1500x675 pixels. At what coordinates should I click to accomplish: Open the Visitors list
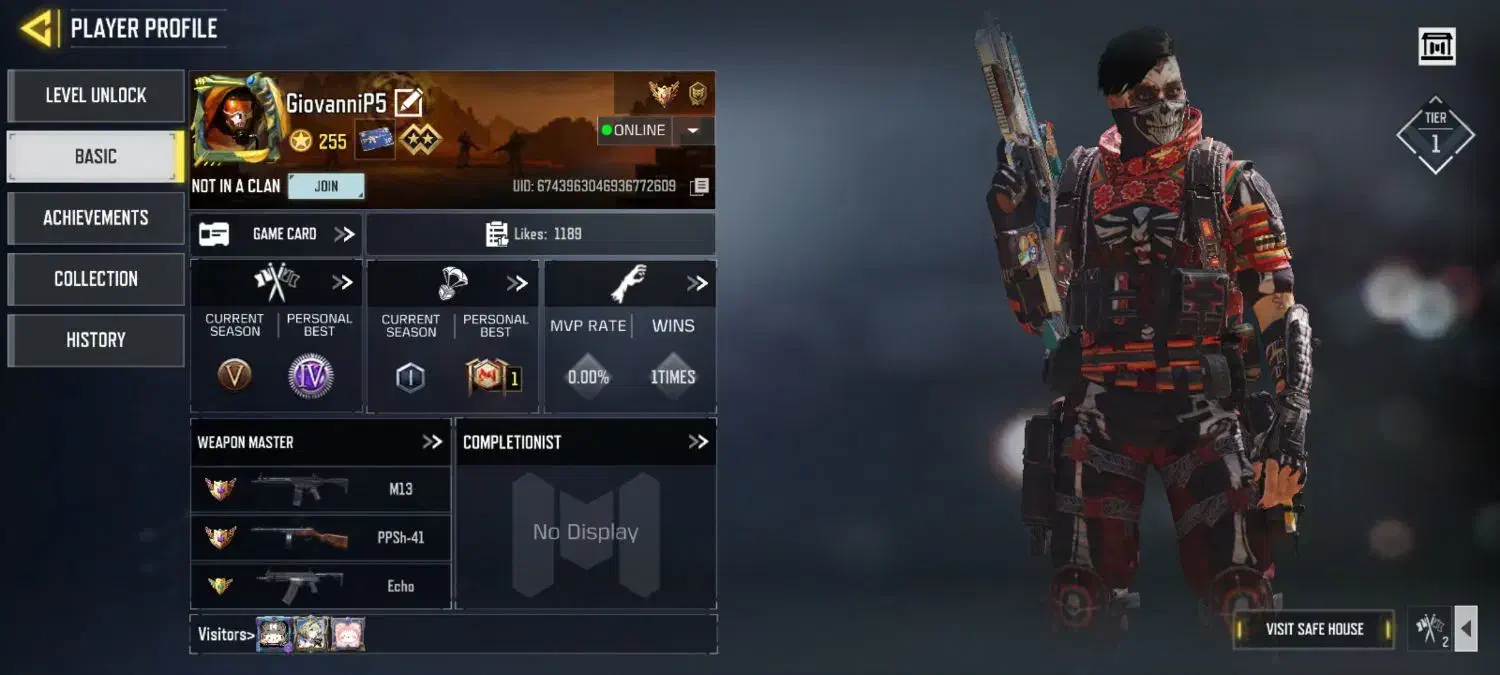224,634
